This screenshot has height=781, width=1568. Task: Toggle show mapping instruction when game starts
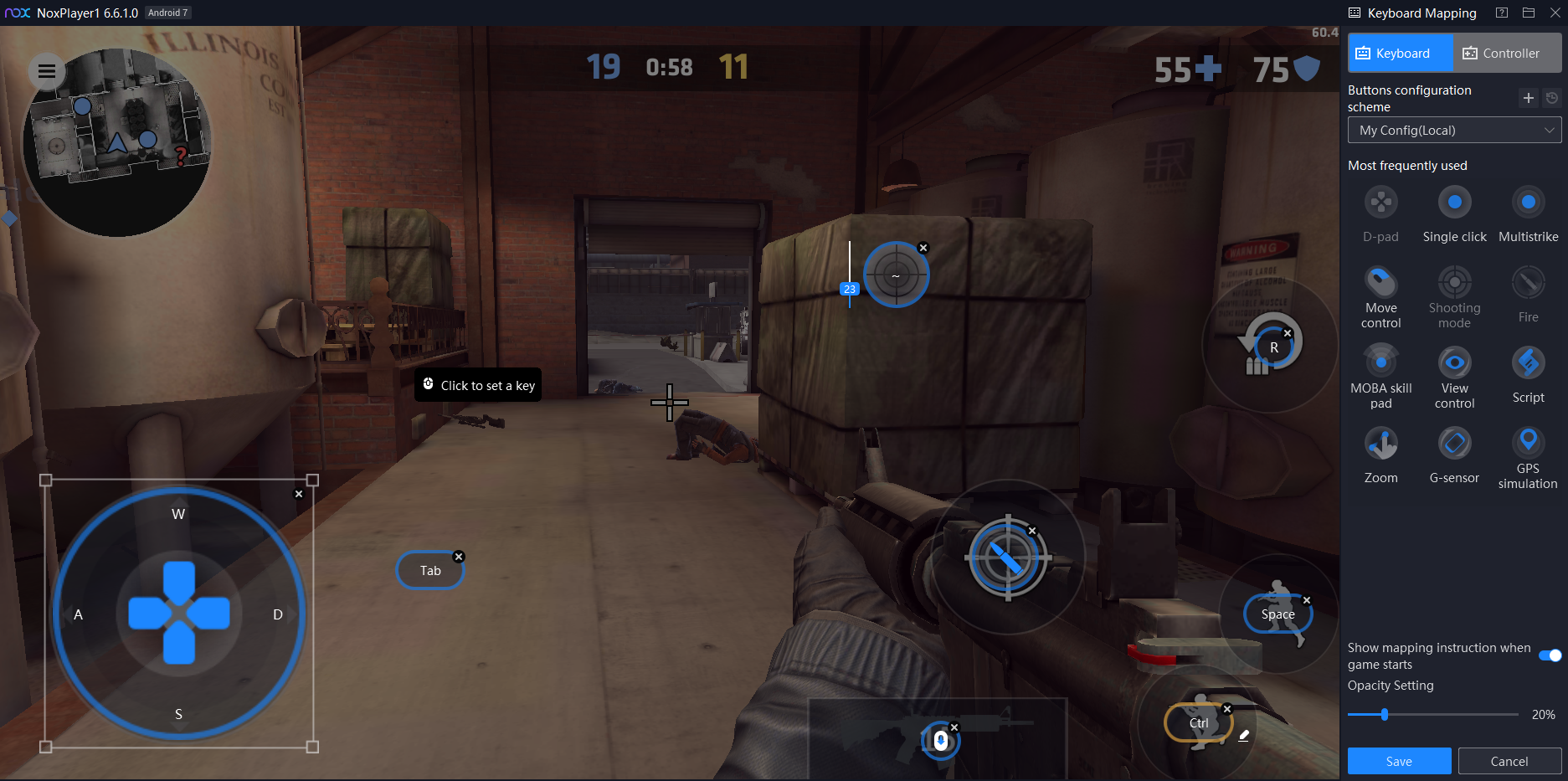click(1550, 655)
